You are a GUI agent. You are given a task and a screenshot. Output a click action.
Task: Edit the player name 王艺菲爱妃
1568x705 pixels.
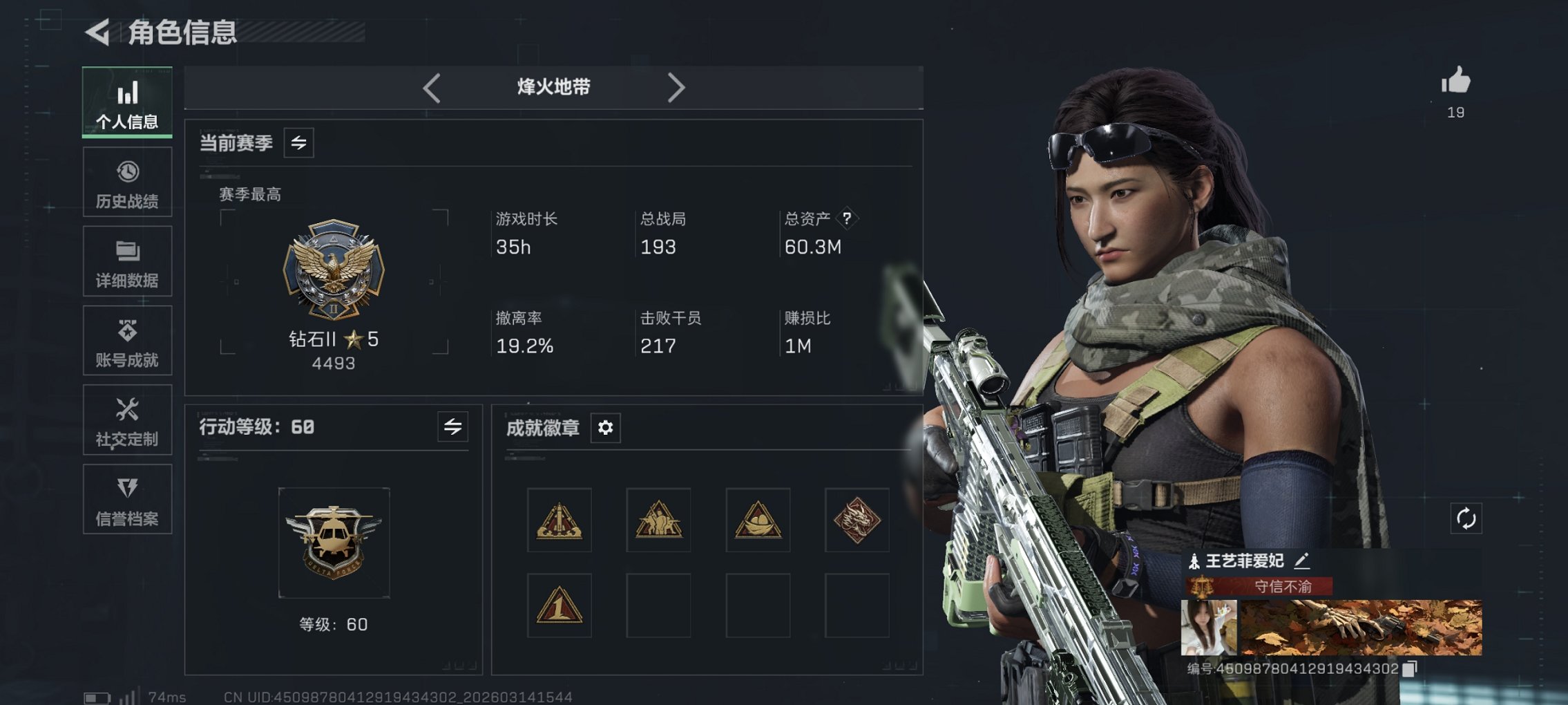pyautogui.click(x=1301, y=561)
